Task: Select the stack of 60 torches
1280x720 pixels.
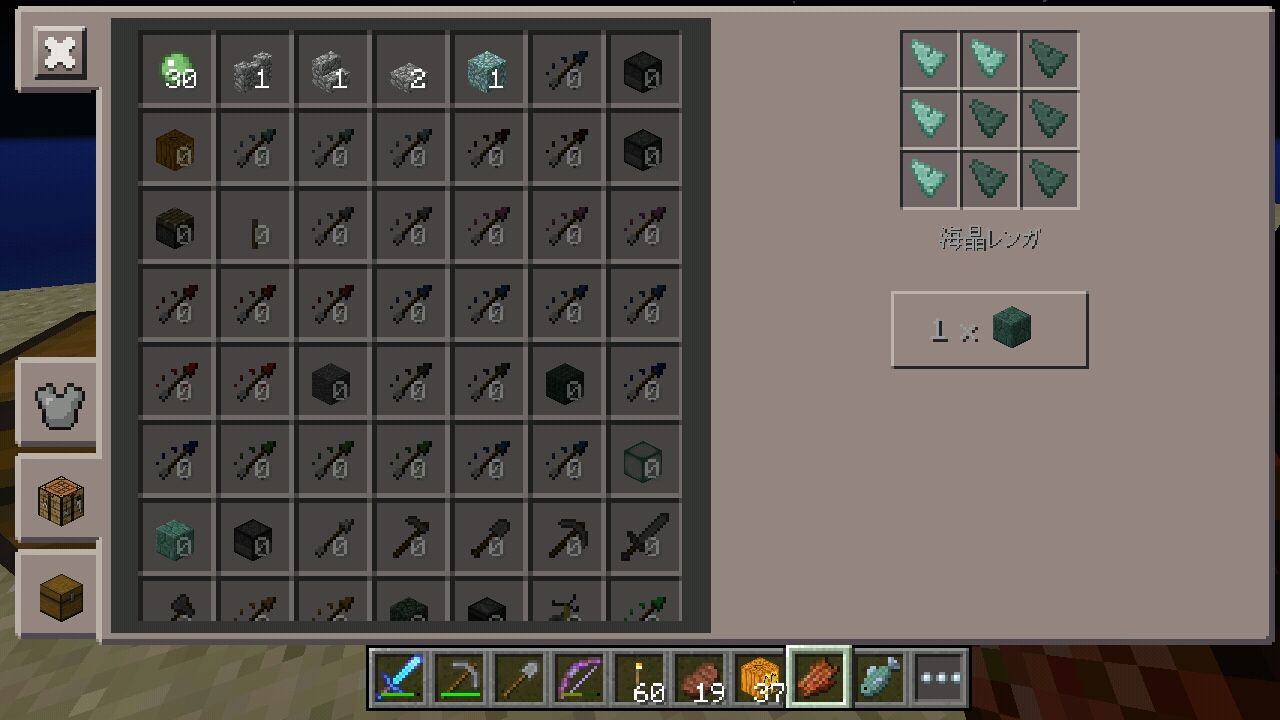Action: (637, 677)
